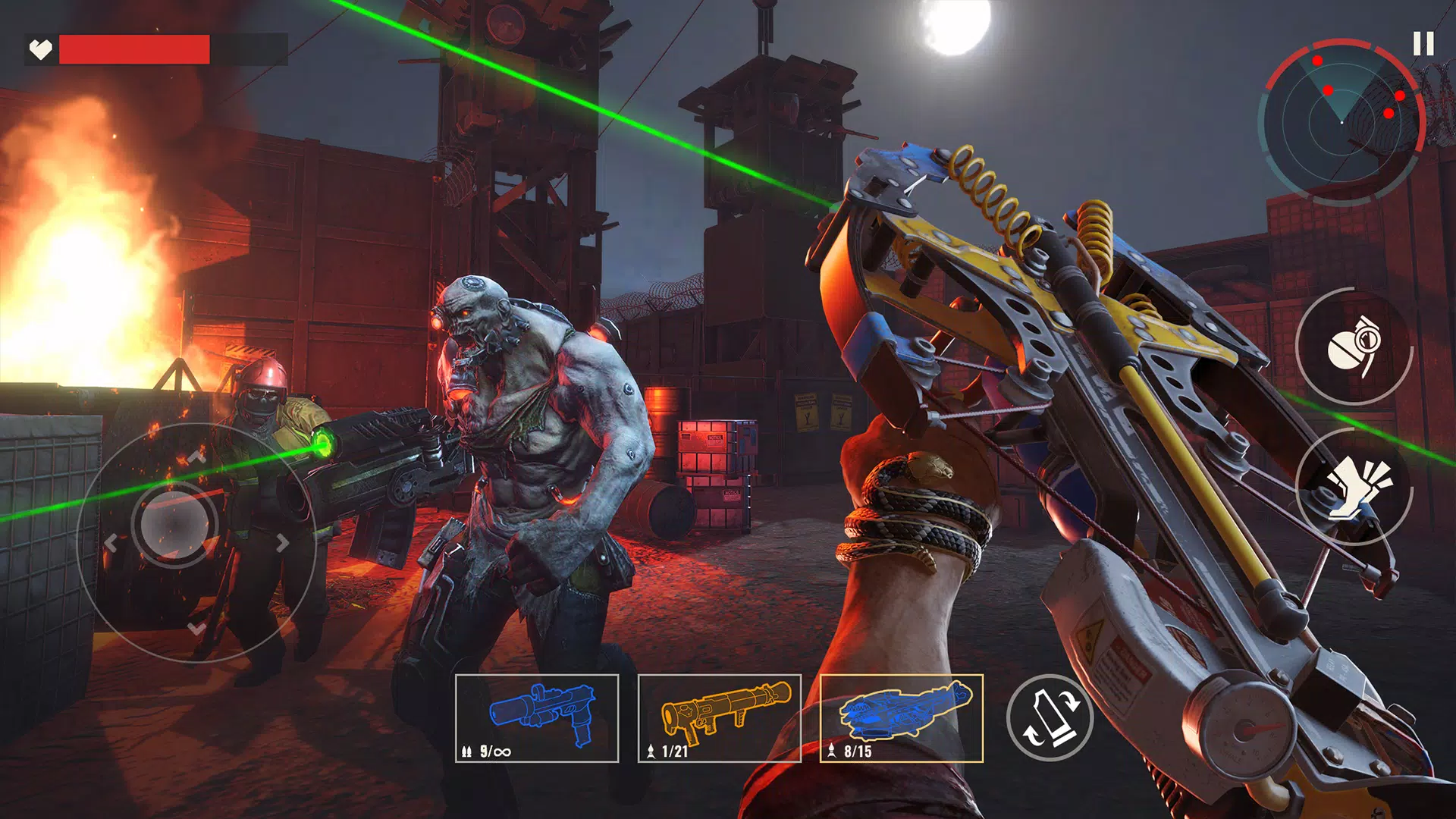
Task: Tap the up arrow on the movement pad
Action: click(199, 457)
